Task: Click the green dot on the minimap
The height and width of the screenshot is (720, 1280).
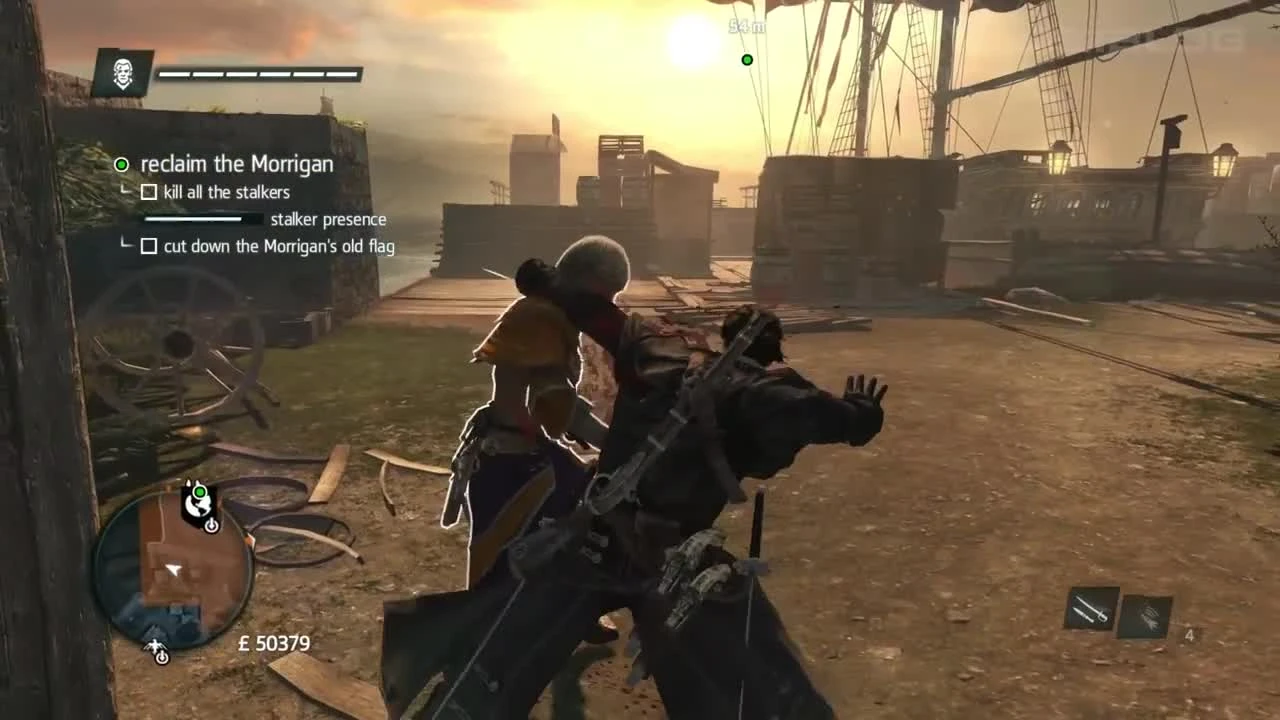Action: coord(199,492)
